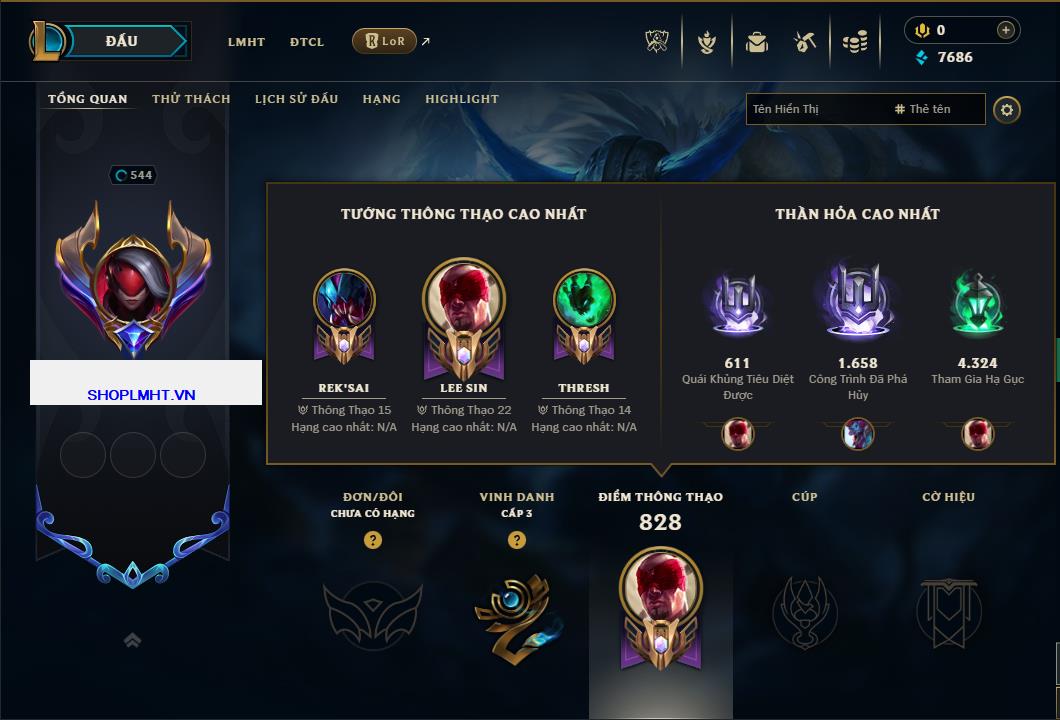Switch to the THỬ THÁCH tab

point(191,99)
